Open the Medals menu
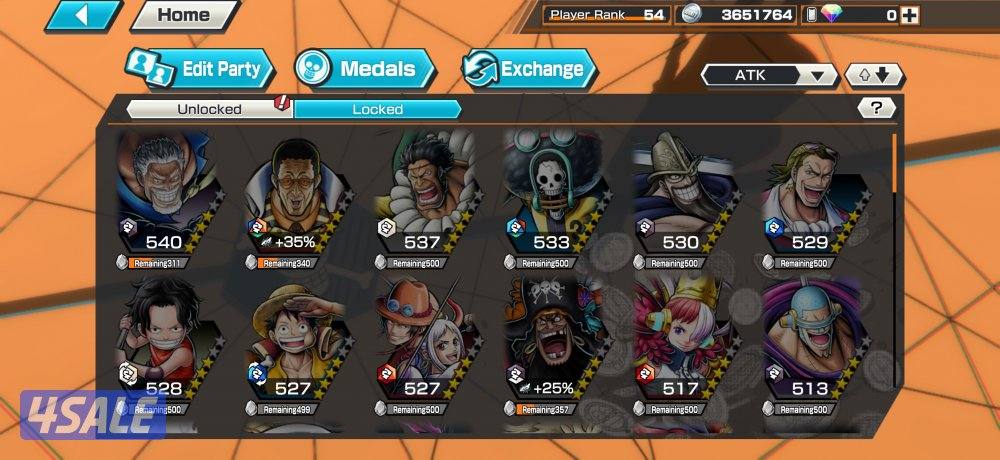The width and height of the screenshot is (1000, 460). (x=365, y=69)
